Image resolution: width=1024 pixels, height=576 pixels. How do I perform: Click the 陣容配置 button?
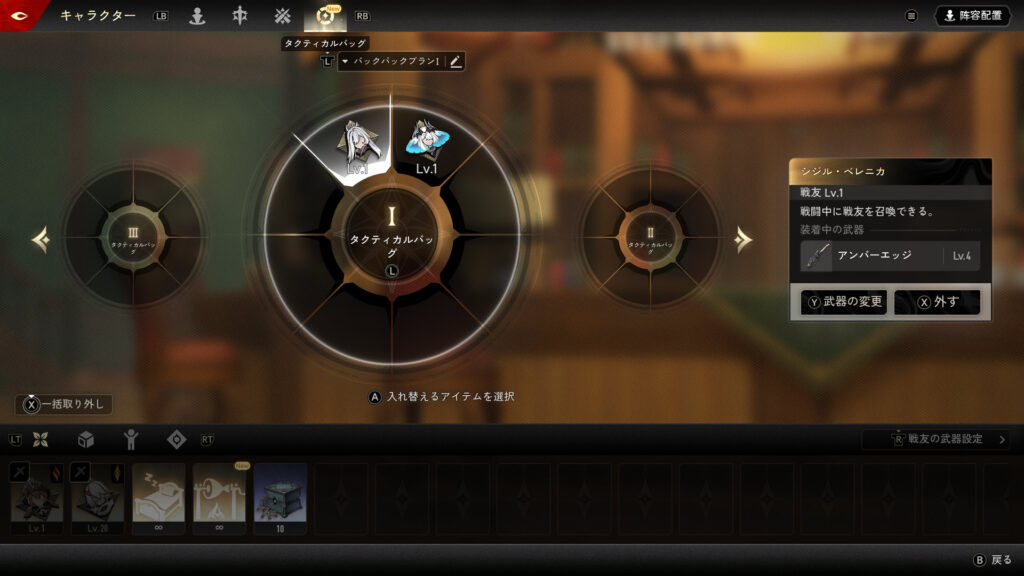coord(973,16)
